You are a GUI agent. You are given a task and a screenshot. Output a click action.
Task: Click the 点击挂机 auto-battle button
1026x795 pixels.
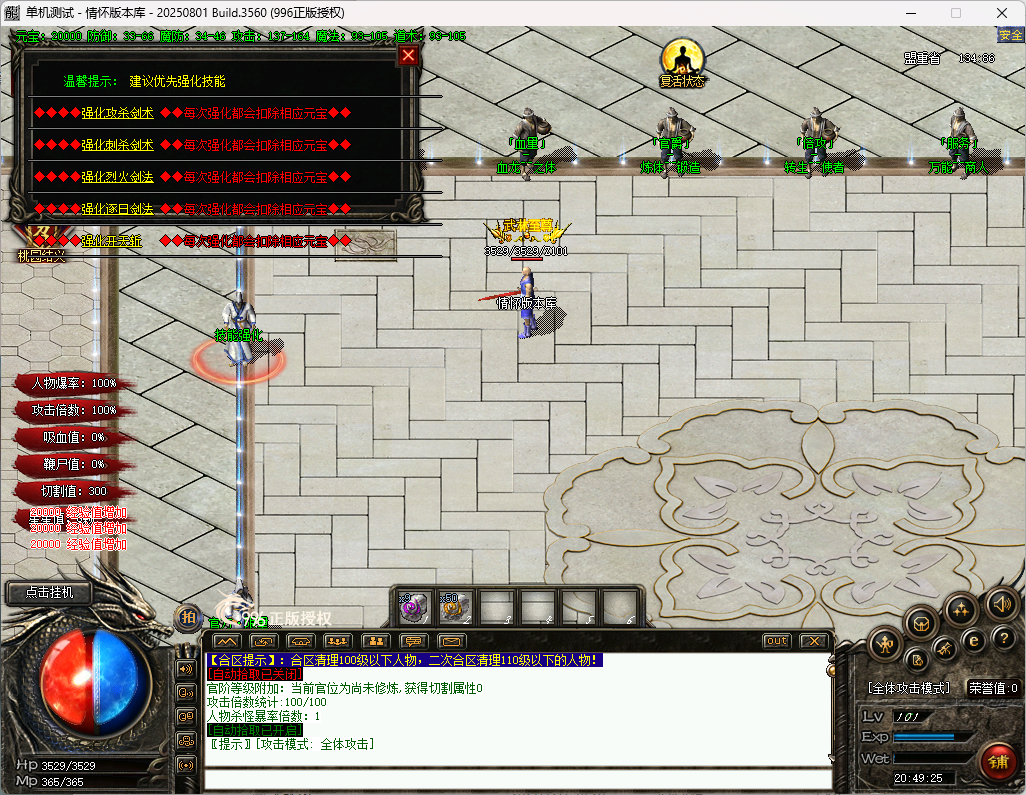49,592
